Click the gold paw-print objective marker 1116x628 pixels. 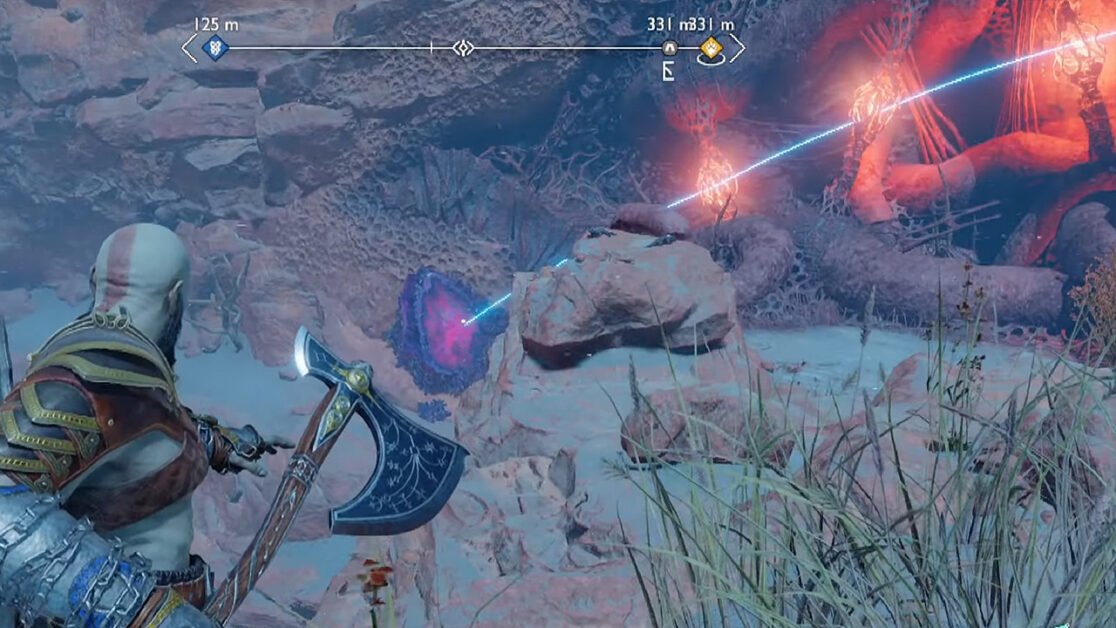point(710,47)
